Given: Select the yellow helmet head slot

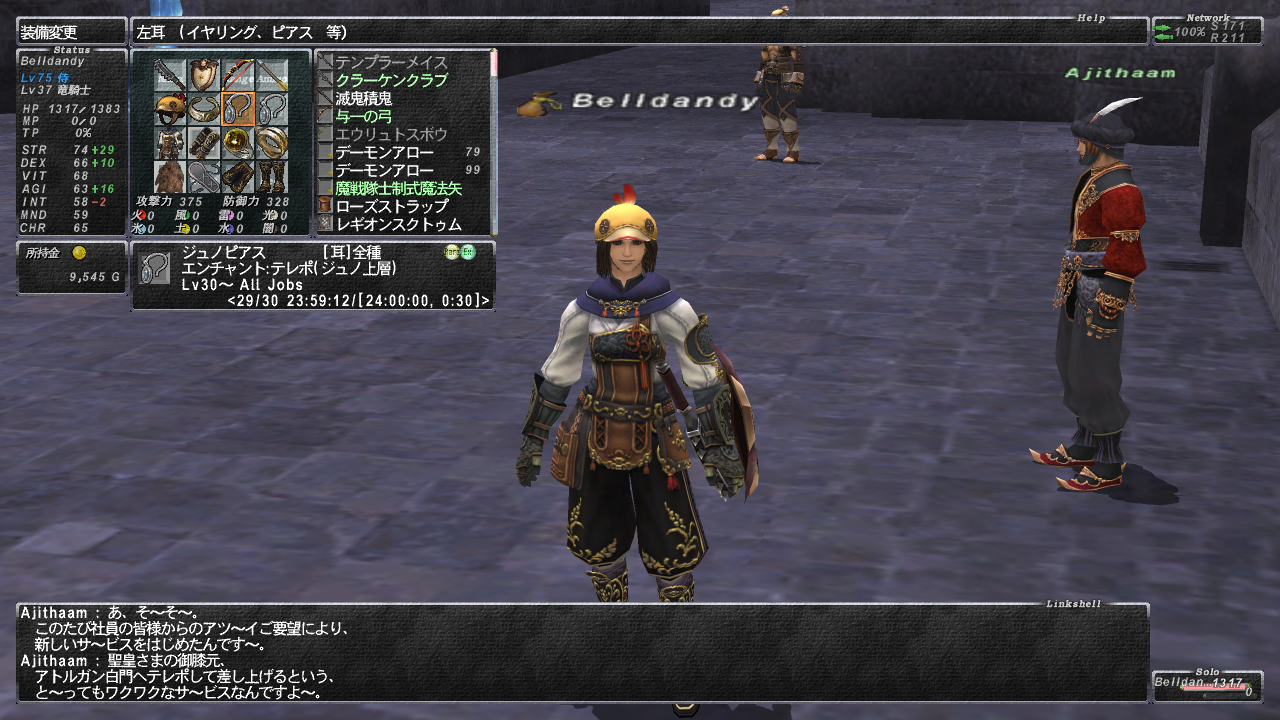Looking at the screenshot, I should tap(170, 108).
